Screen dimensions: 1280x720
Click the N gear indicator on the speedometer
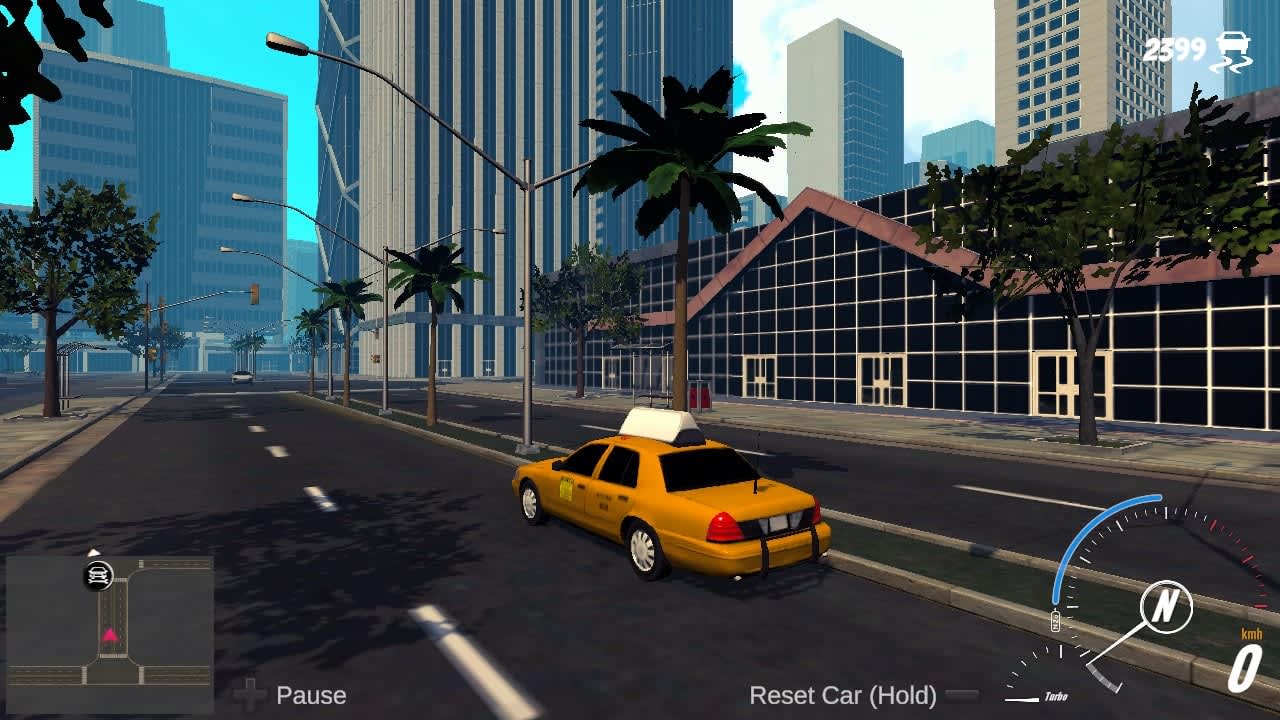(x=1163, y=605)
